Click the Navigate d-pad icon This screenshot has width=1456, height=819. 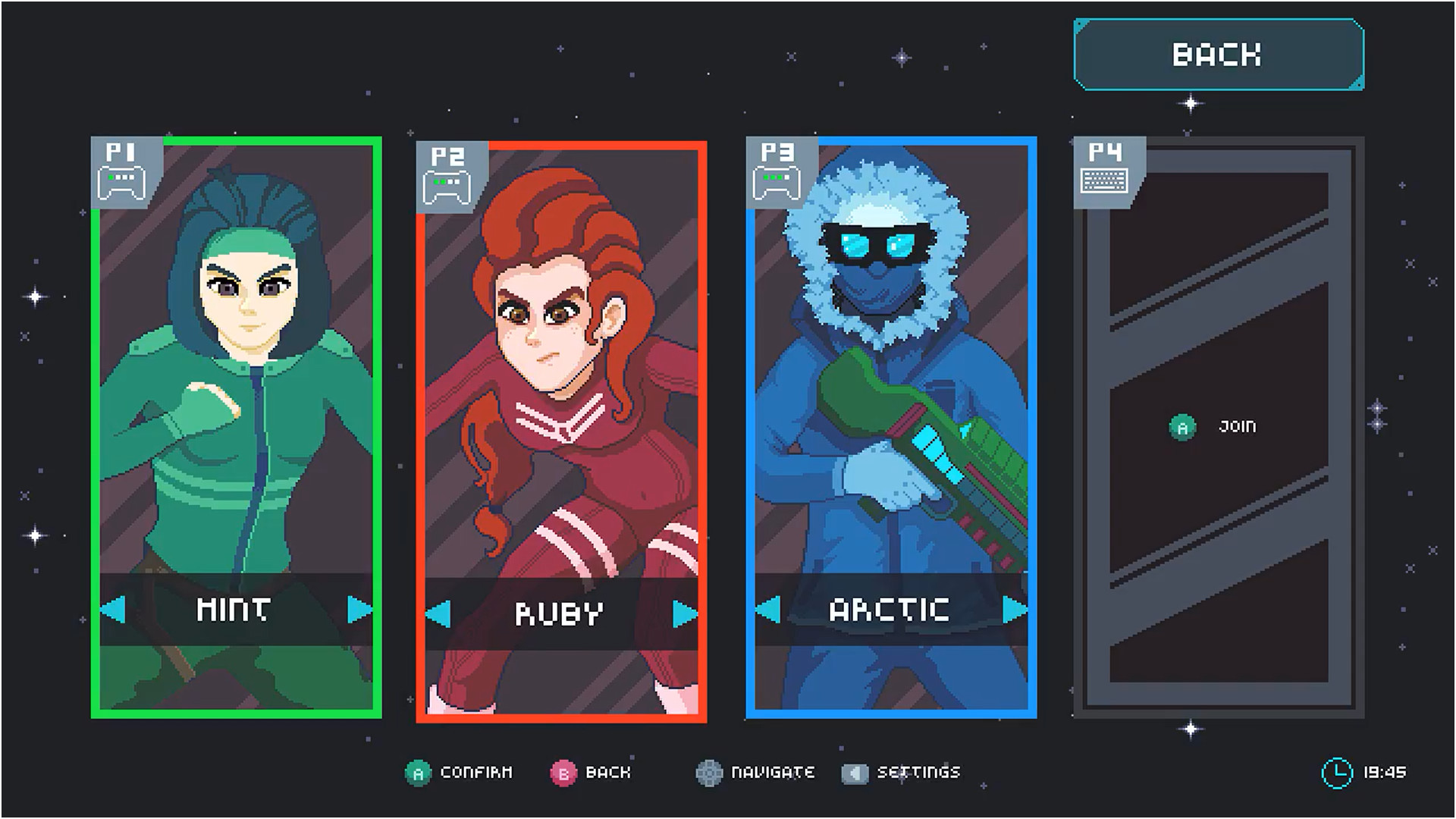709,773
